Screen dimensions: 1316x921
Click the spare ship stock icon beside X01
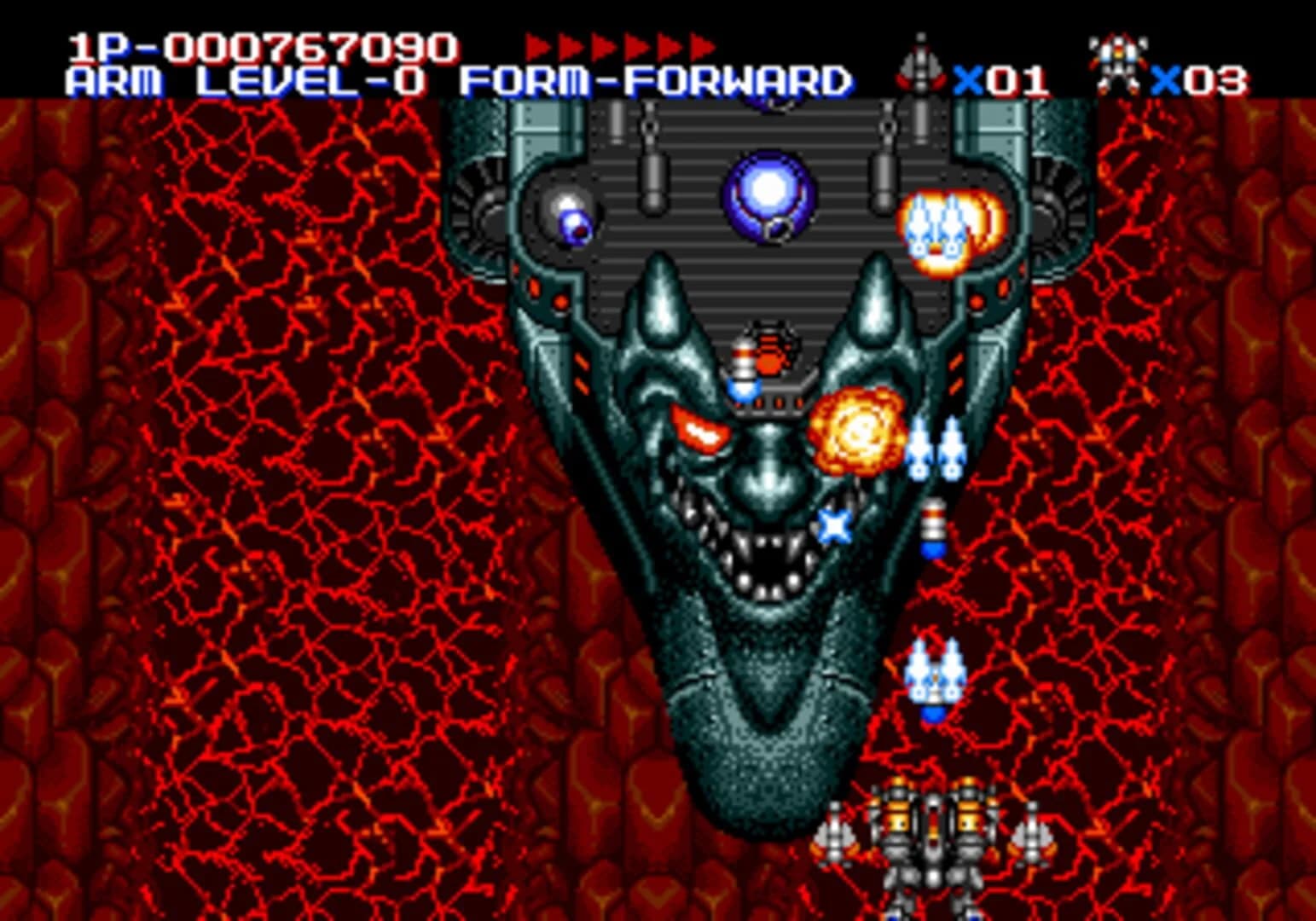tap(921, 64)
